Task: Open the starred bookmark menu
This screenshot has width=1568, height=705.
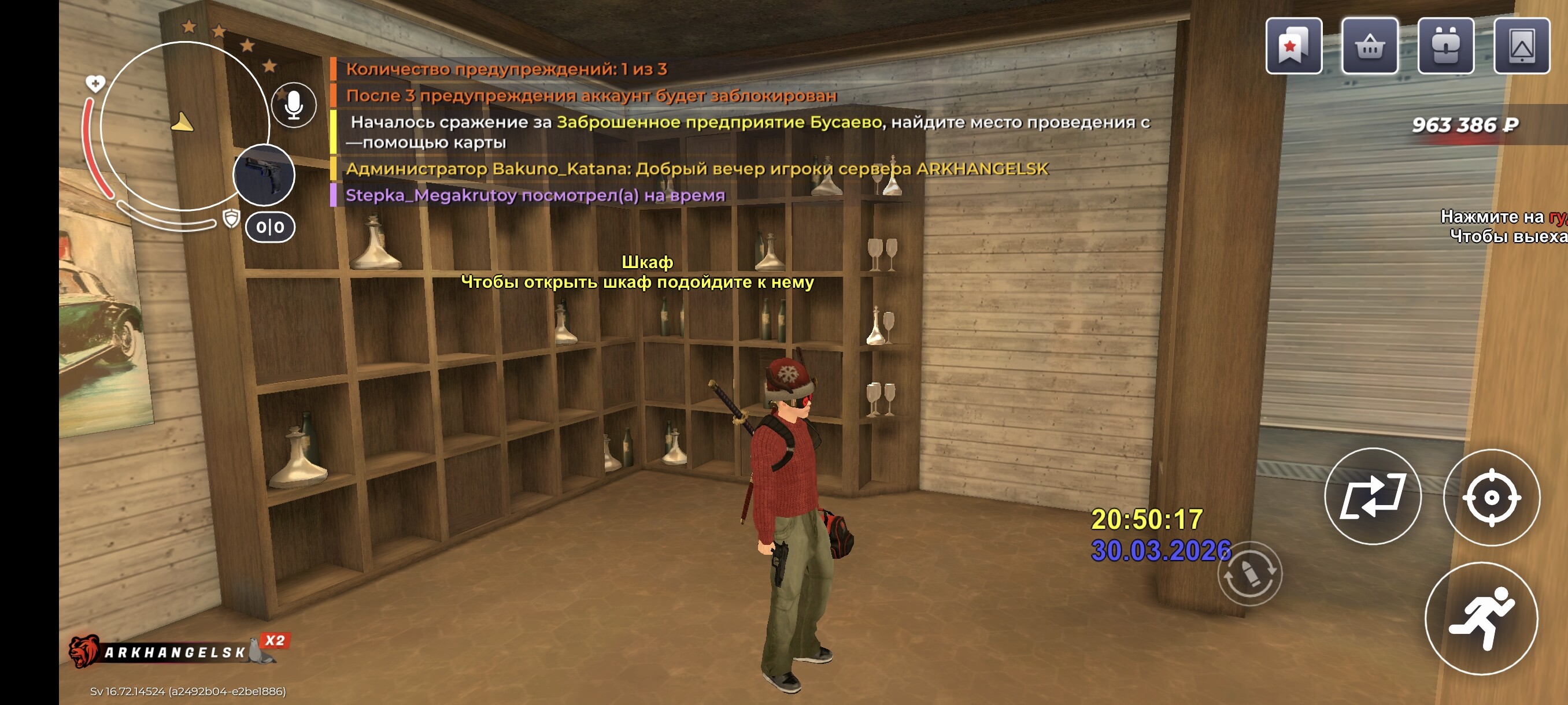Action: [x=1293, y=46]
